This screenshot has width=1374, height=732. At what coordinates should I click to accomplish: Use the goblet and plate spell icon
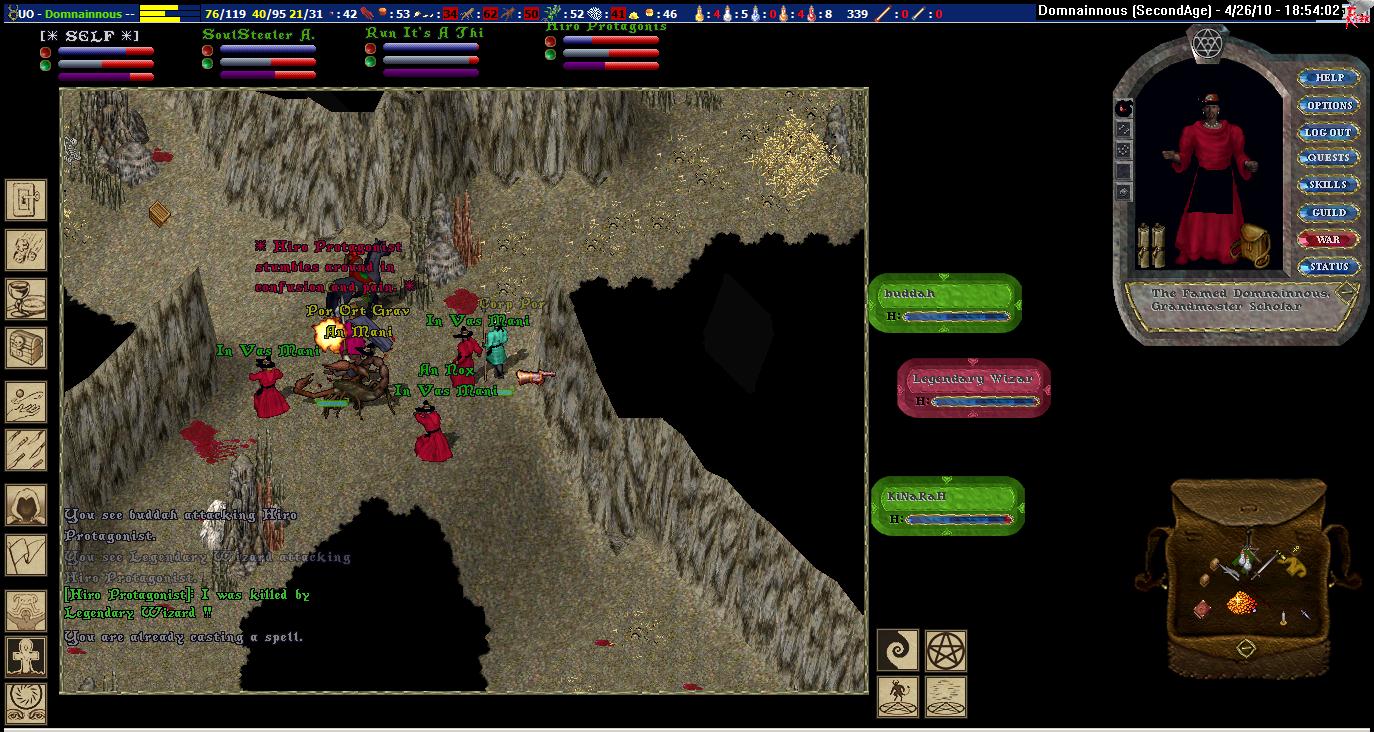point(26,296)
